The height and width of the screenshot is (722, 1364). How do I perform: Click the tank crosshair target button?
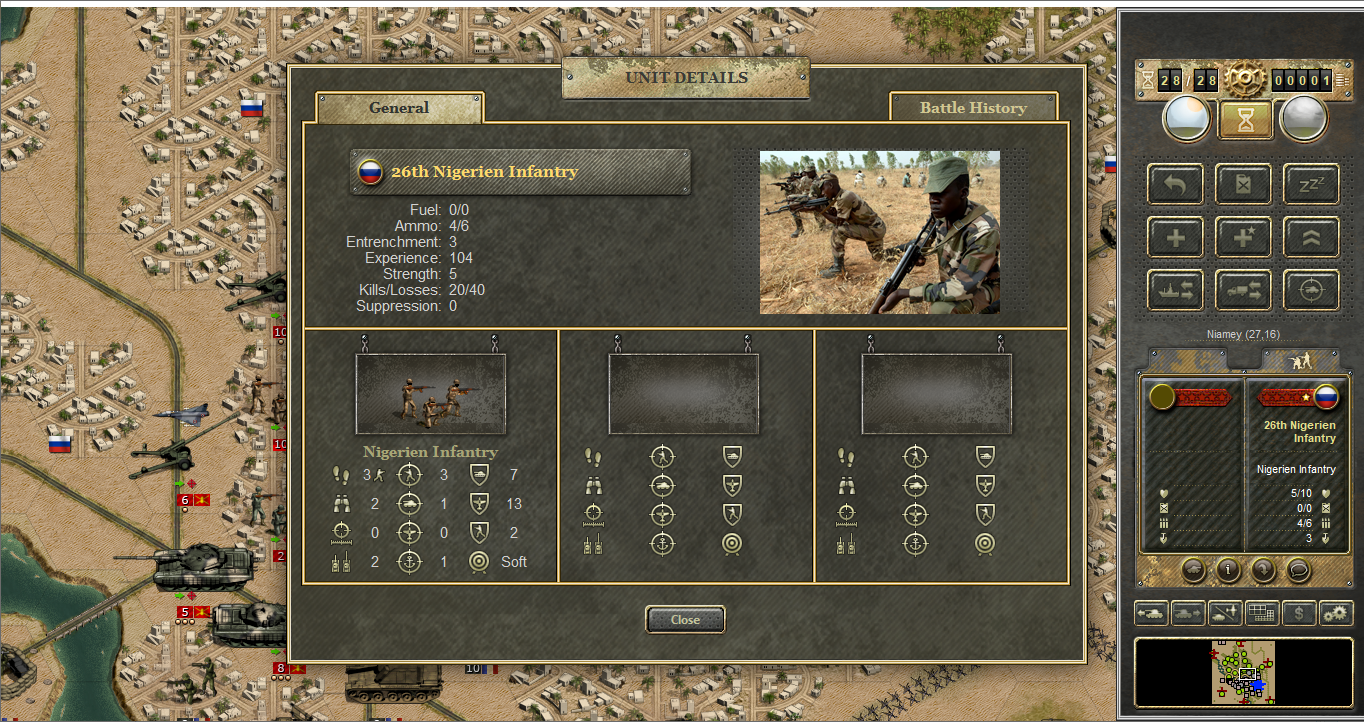coord(1311,290)
